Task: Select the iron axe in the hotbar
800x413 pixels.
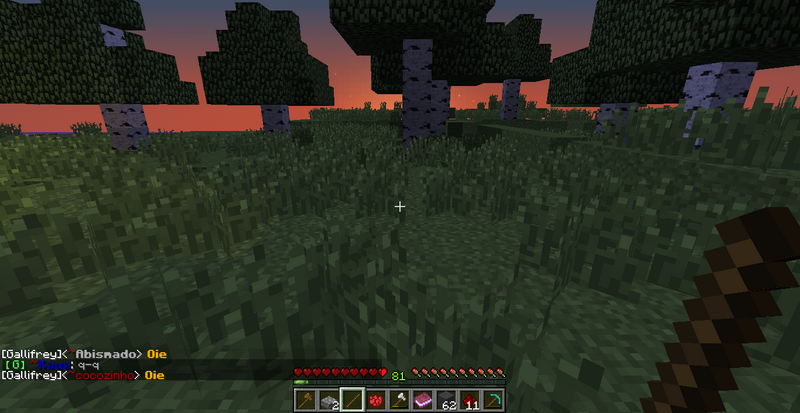Action: pyautogui.click(x=400, y=399)
